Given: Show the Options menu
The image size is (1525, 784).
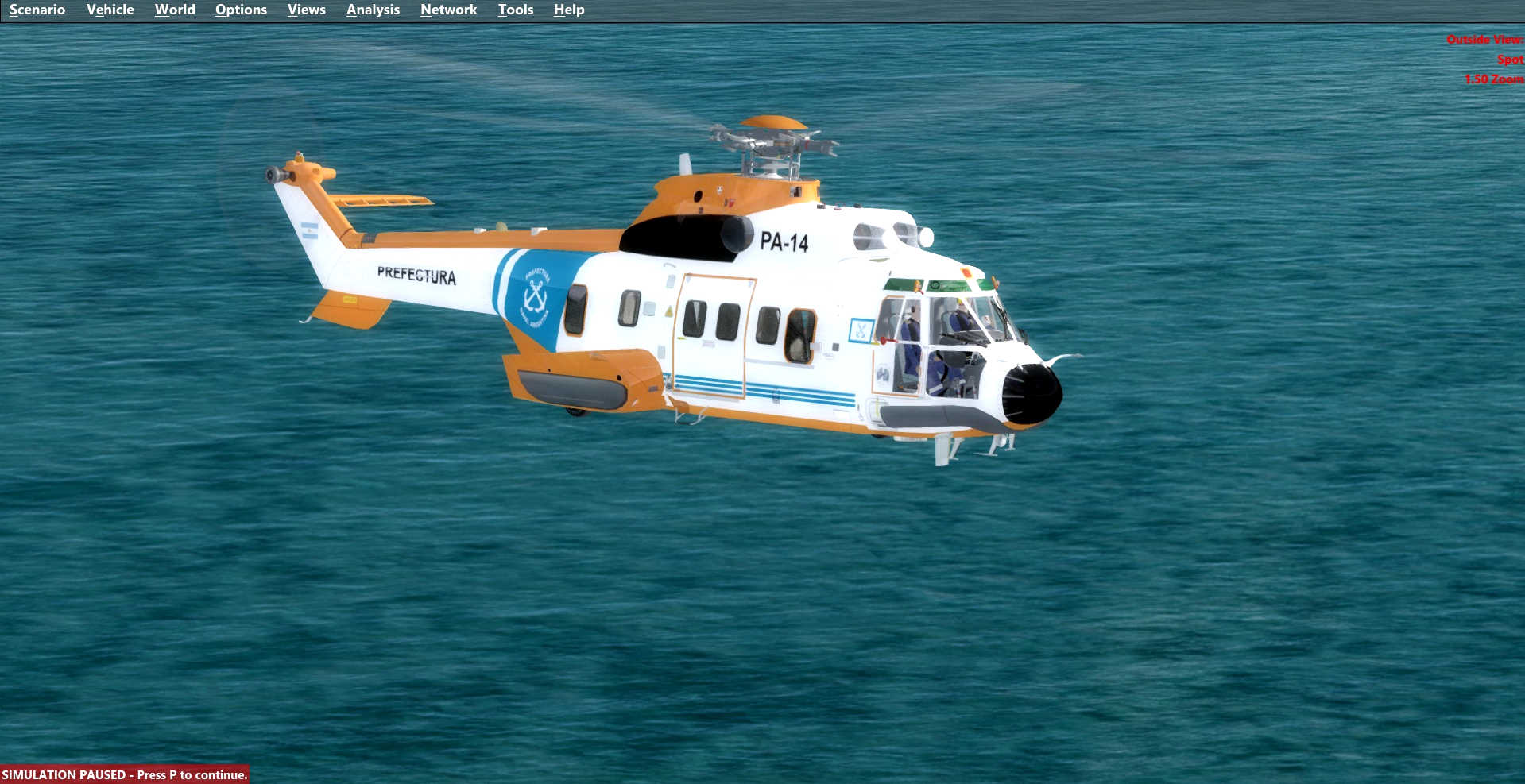Looking at the screenshot, I should point(241,10).
